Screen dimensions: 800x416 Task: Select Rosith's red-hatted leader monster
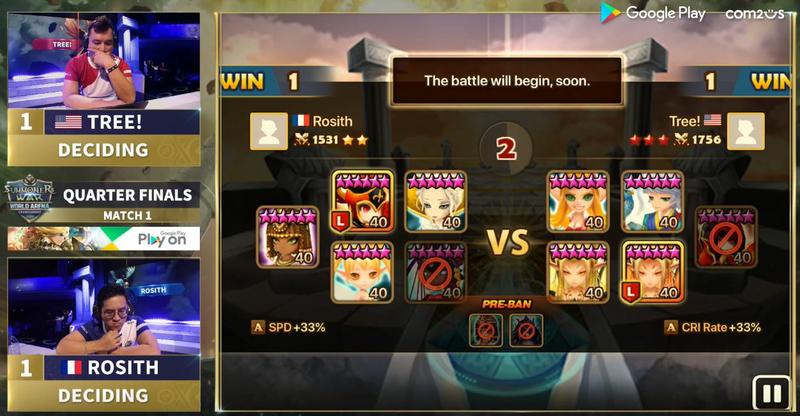click(x=362, y=202)
